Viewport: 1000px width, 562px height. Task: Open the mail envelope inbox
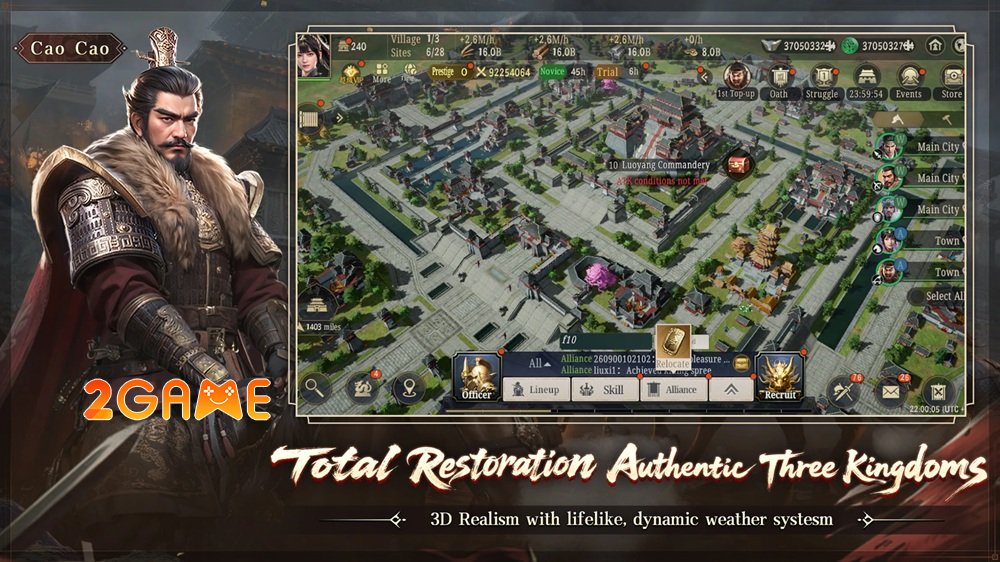pos(887,390)
